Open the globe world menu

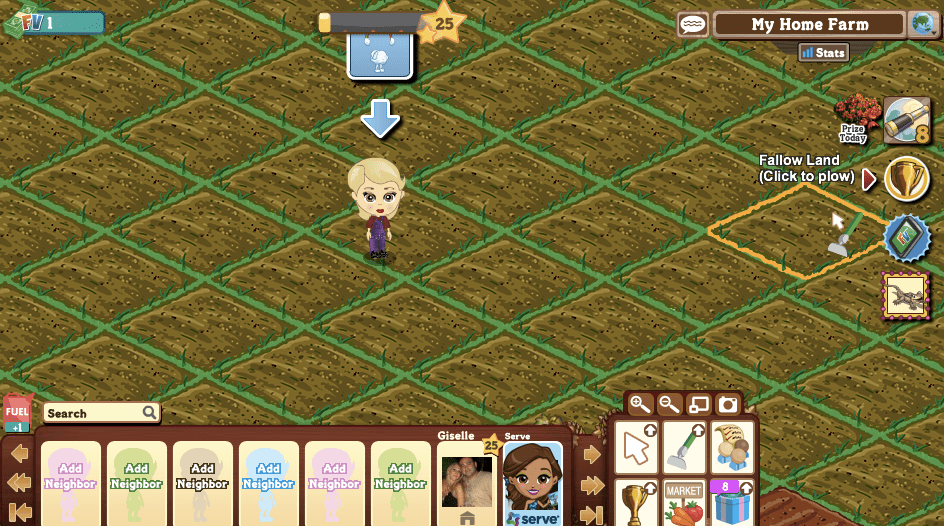(x=923, y=25)
